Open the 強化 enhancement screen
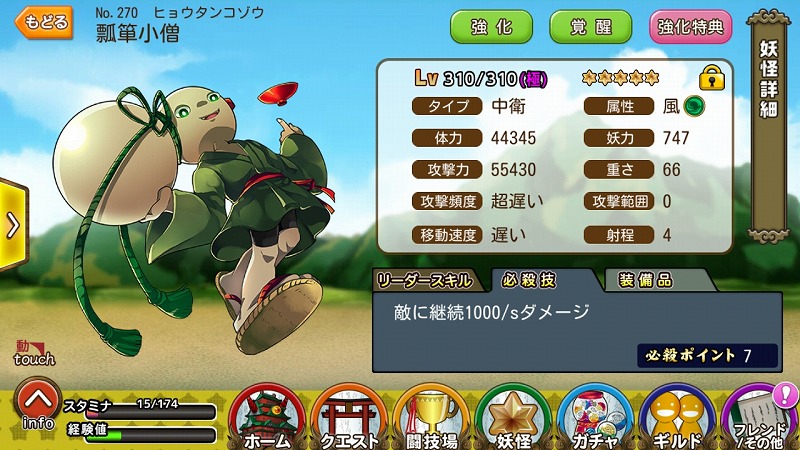Image resolution: width=800 pixels, height=450 pixels. [x=491, y=27]
